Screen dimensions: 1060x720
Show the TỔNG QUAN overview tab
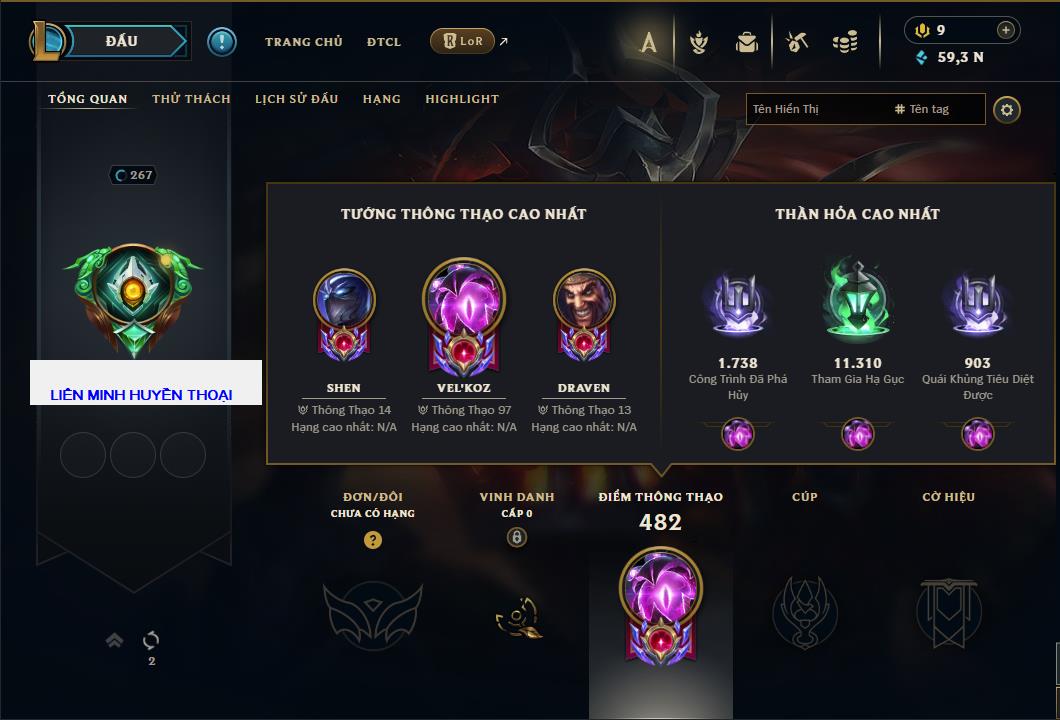88,99
